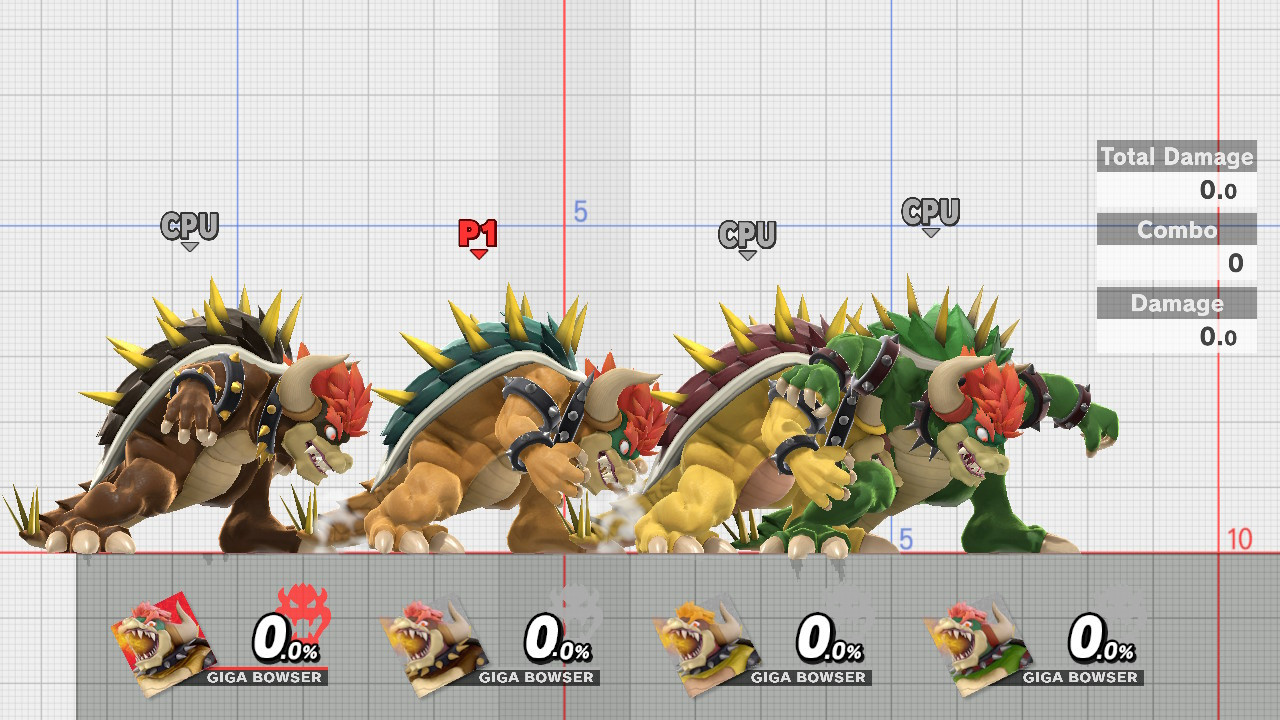The image size is (1280, 720).
Task: Select the leftmost CPU tag indicator
Action: 189,227
